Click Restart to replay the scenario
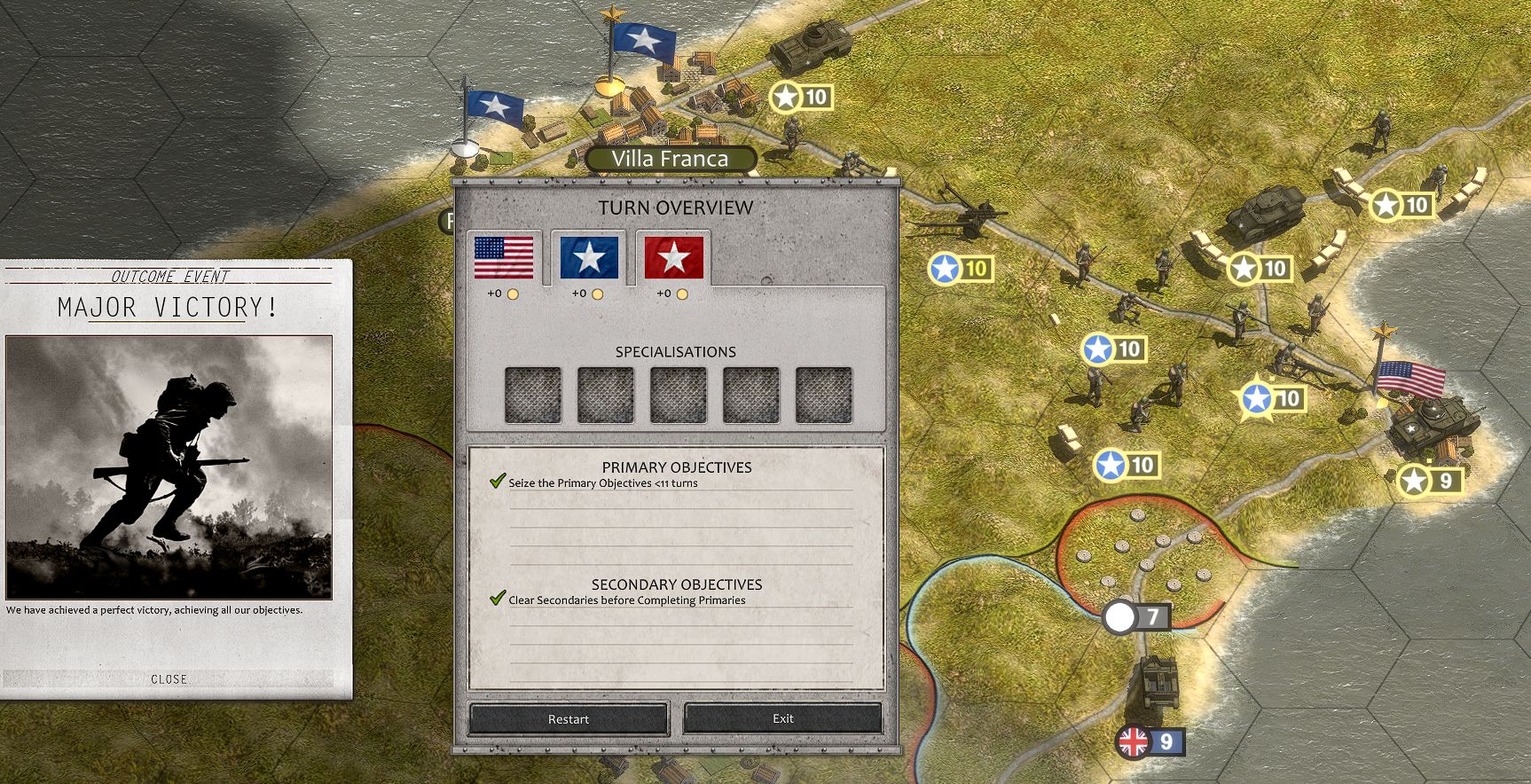 [568, 719]
